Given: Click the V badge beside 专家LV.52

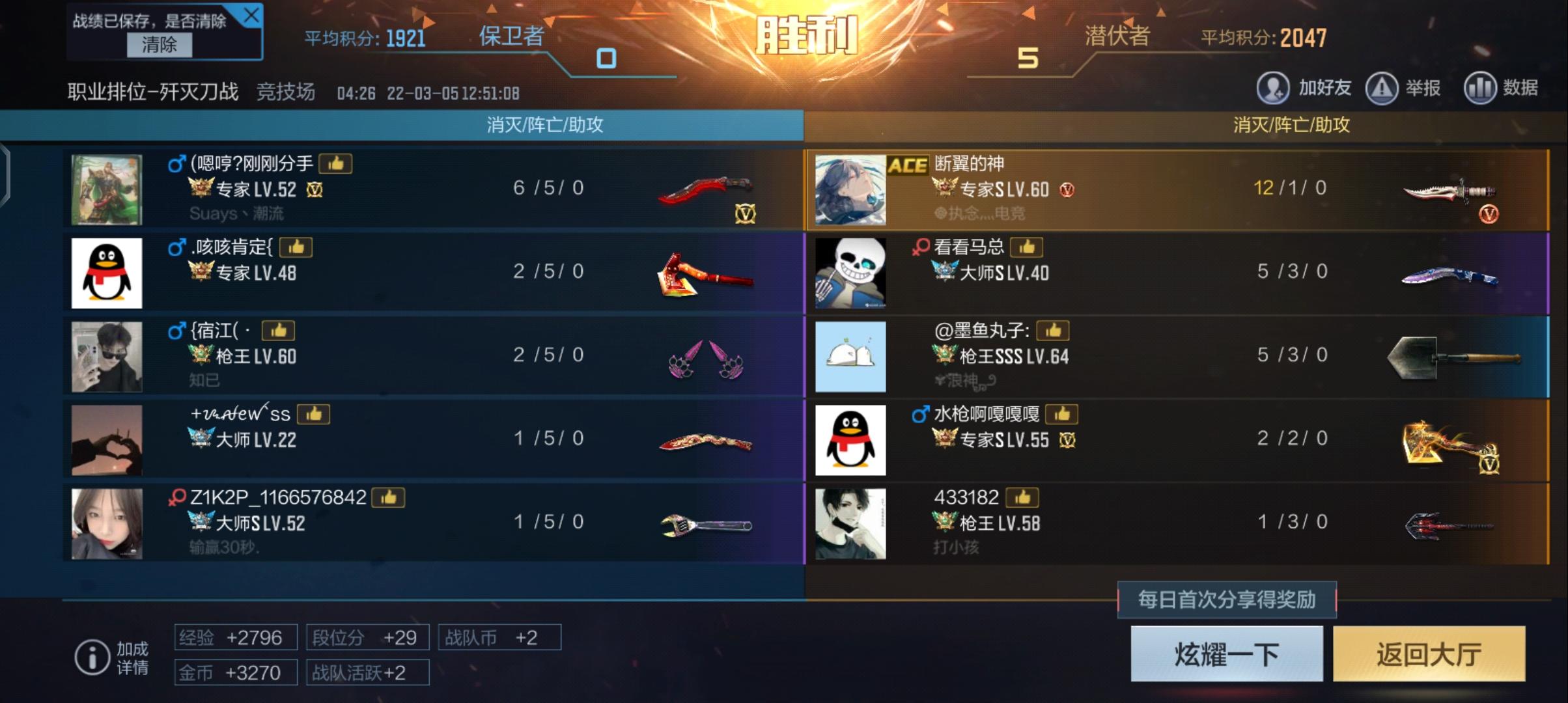Looking at the screenshot, I should click(315, 189).
